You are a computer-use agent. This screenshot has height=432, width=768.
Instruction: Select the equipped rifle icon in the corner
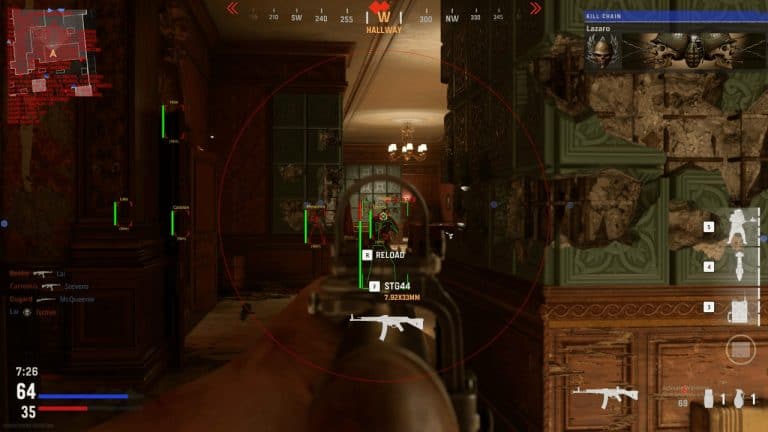(605, 394)
